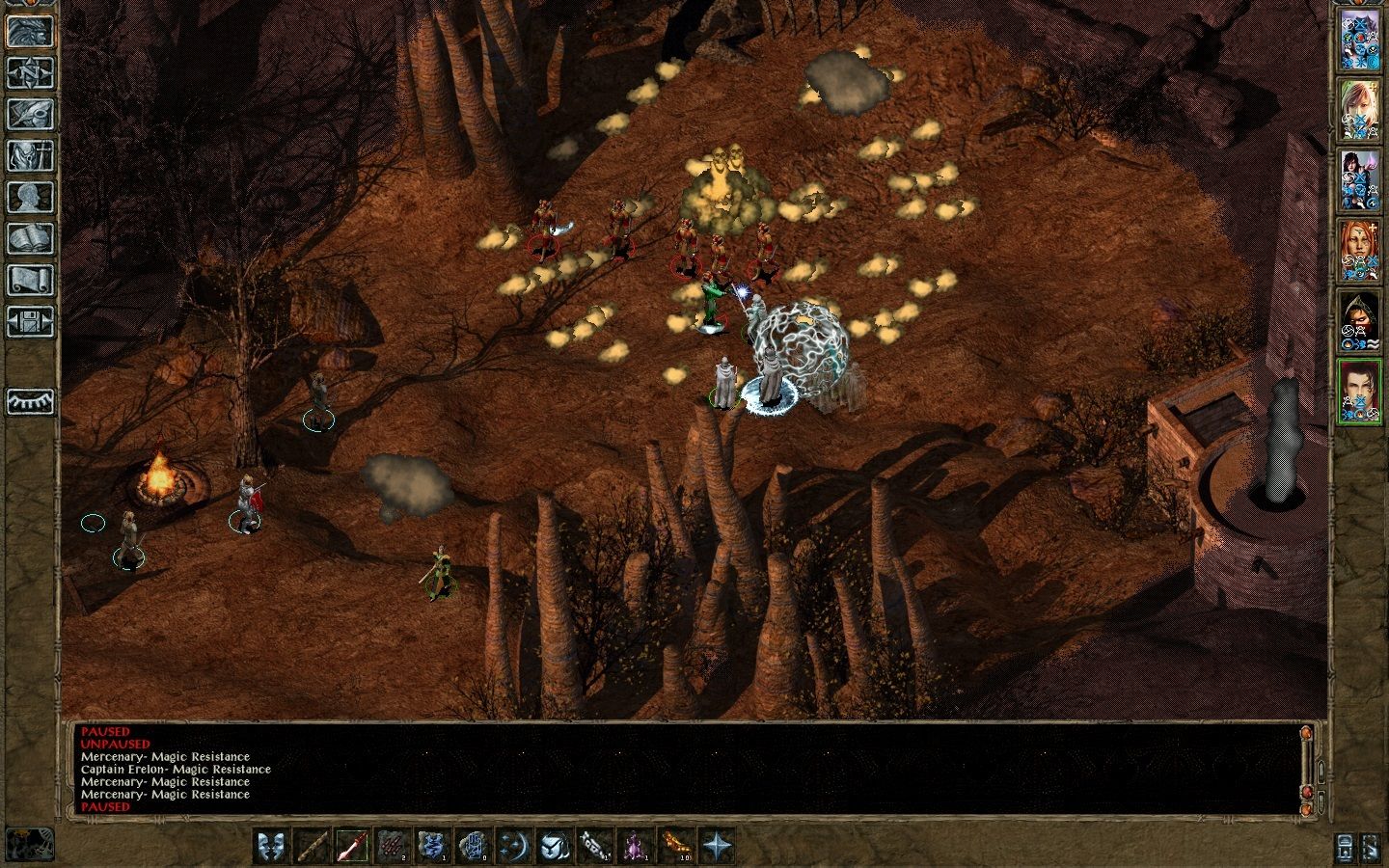This screenshot has width=1389, height=868.
Task: Use the boot quick item with 10 charges
Action: (x=676, y=844)
